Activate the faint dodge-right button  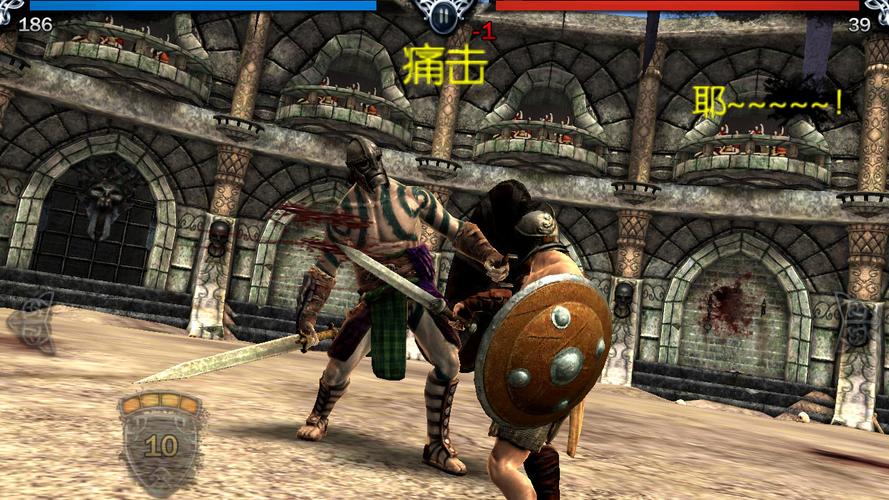tap(859, 322)
